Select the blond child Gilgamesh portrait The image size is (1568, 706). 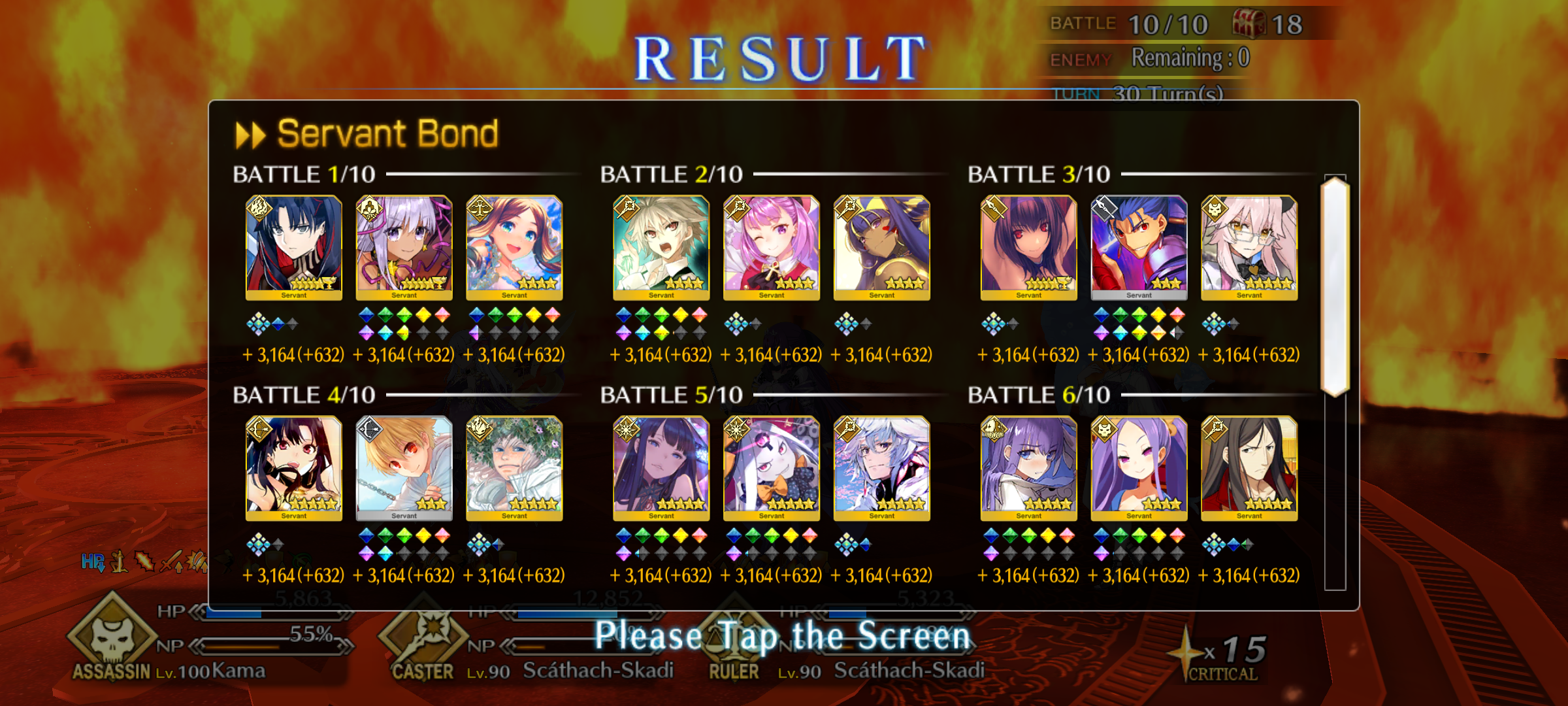pyautogui.click(x=404, y=467)
